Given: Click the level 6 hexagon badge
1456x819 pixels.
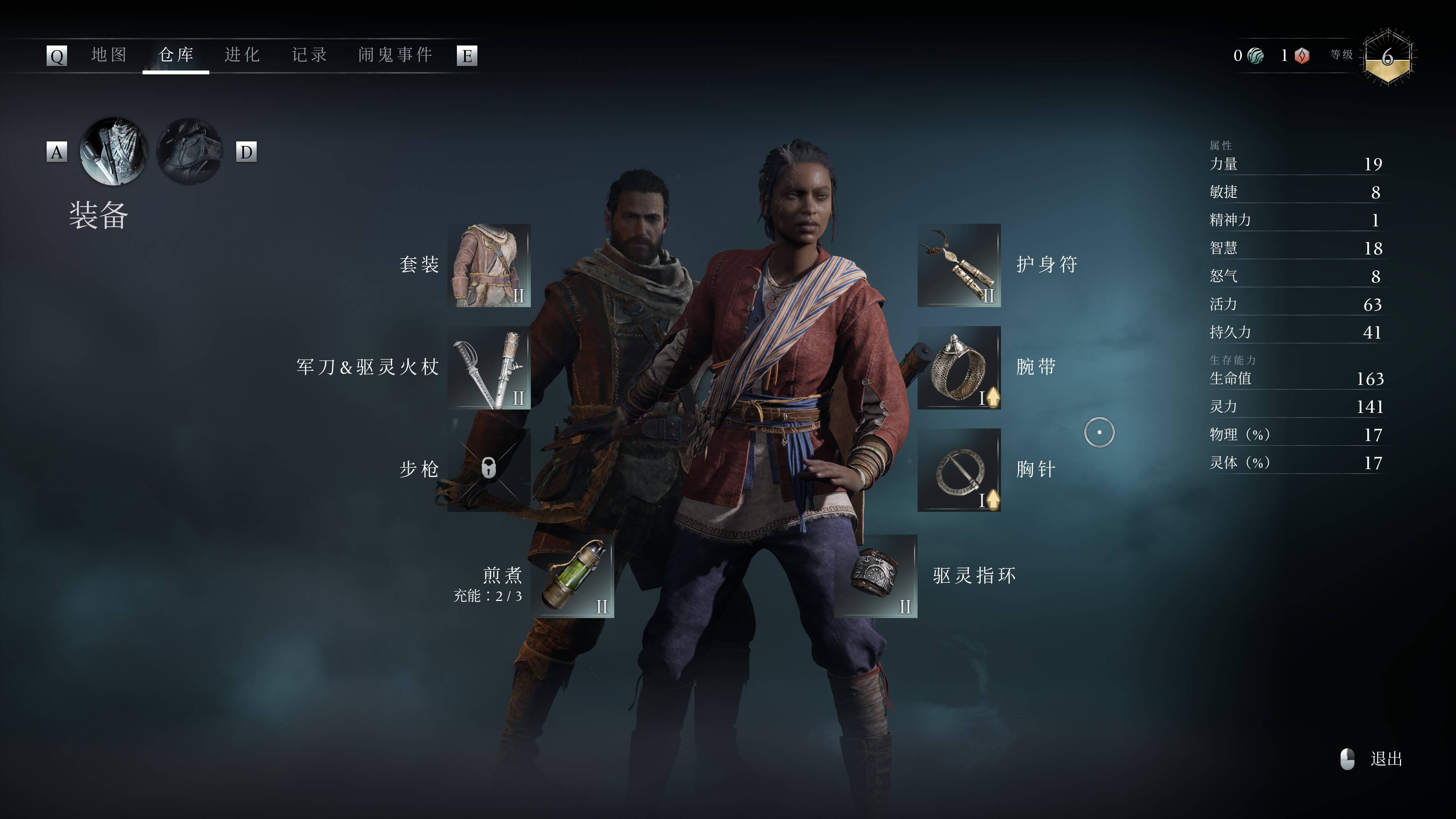Looking at the screenshot, I should (x=1388, y=56).
